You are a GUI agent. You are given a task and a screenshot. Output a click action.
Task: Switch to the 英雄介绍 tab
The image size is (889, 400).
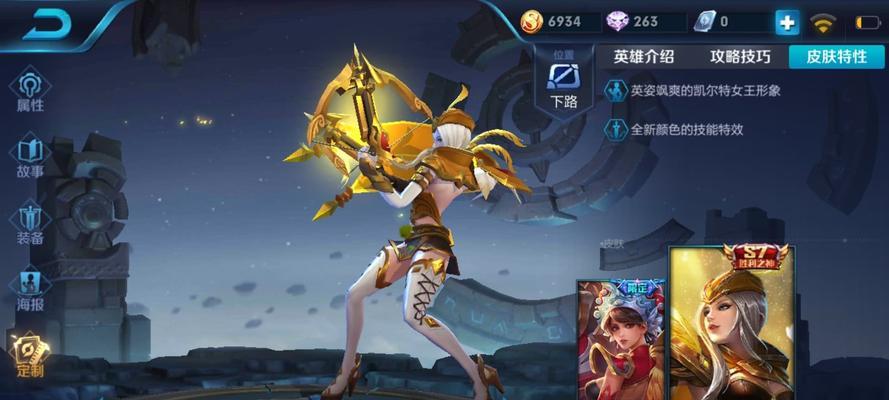point(644,57)
